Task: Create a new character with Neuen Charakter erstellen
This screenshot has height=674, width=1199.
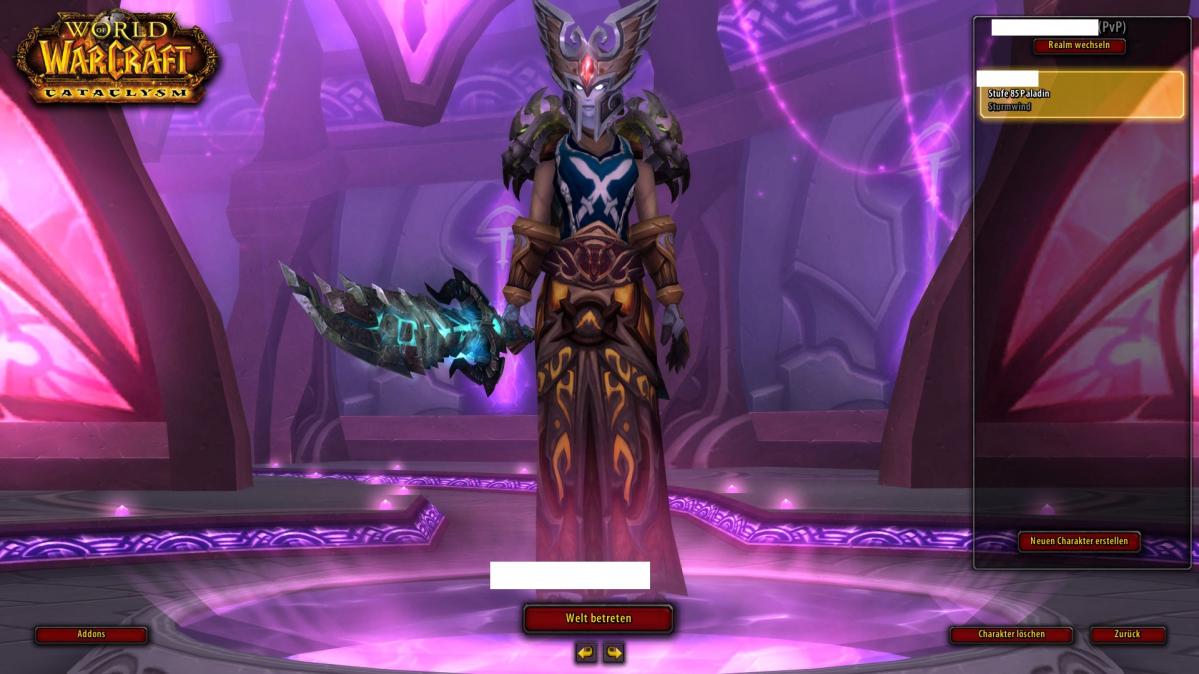Action: pos(1079,541)
